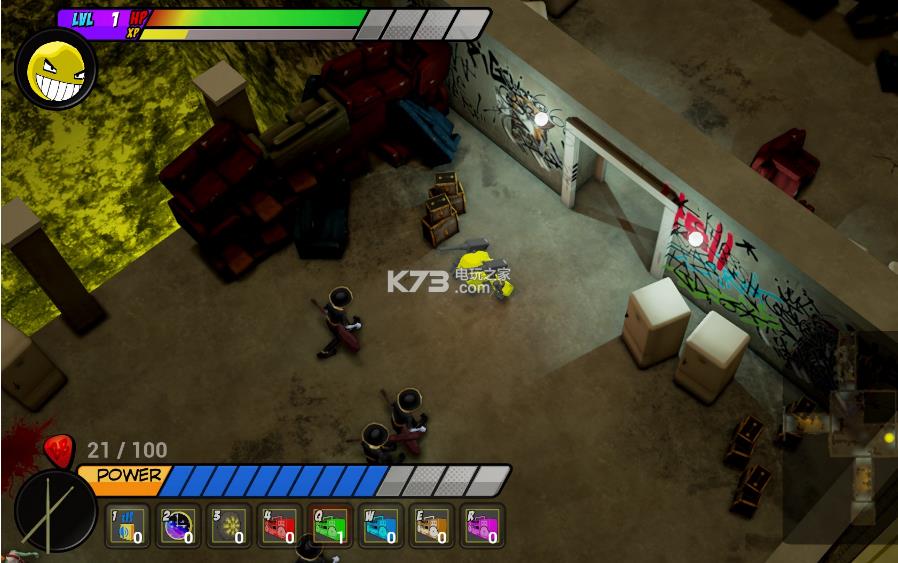
Task: Activate the speaker sound wave ability slot
Action: [x=128, y=525]
